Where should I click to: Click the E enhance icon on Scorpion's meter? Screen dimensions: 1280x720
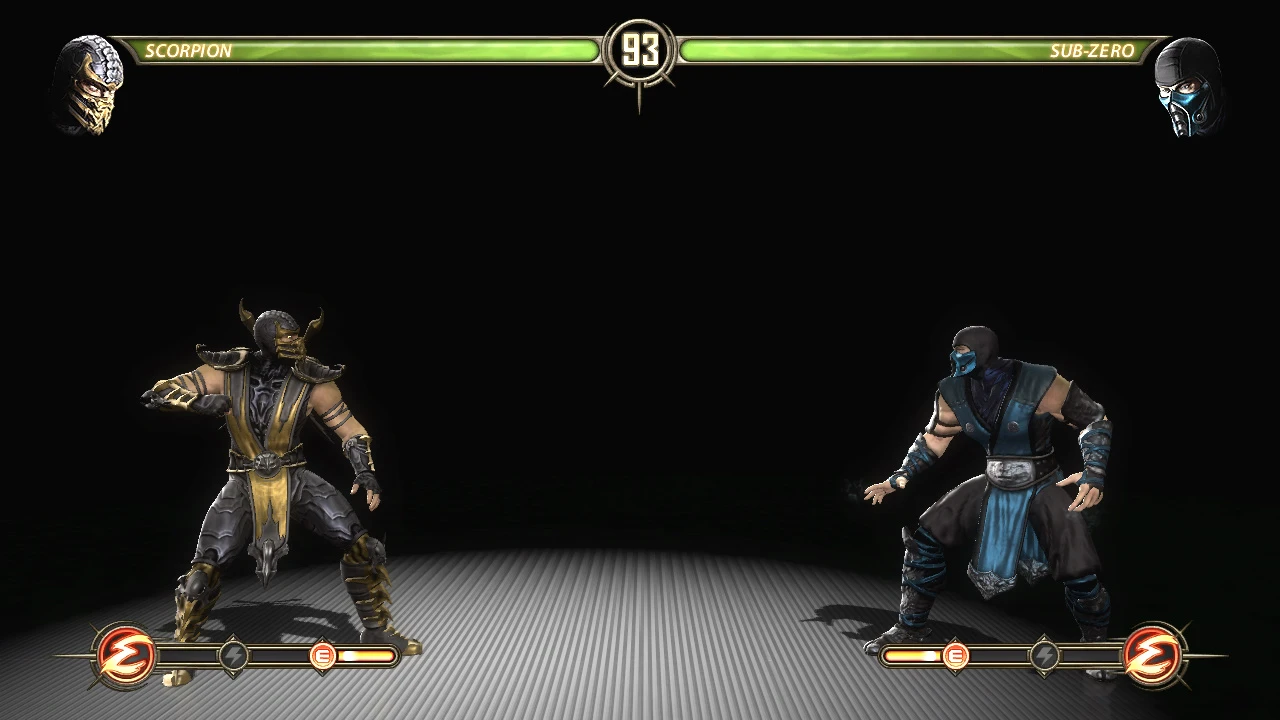tap(322, 657)
